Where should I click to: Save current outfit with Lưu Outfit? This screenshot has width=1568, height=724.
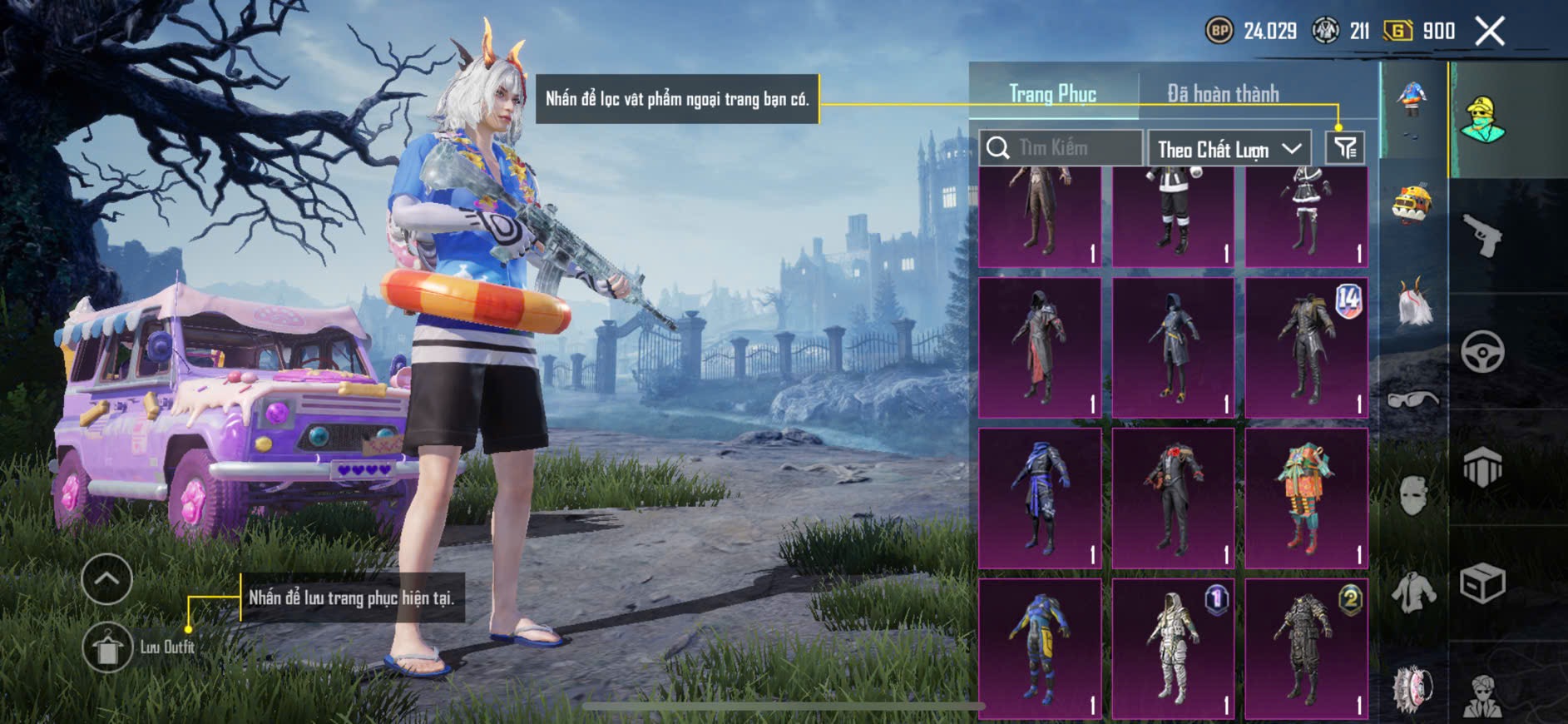coord(108,647)
